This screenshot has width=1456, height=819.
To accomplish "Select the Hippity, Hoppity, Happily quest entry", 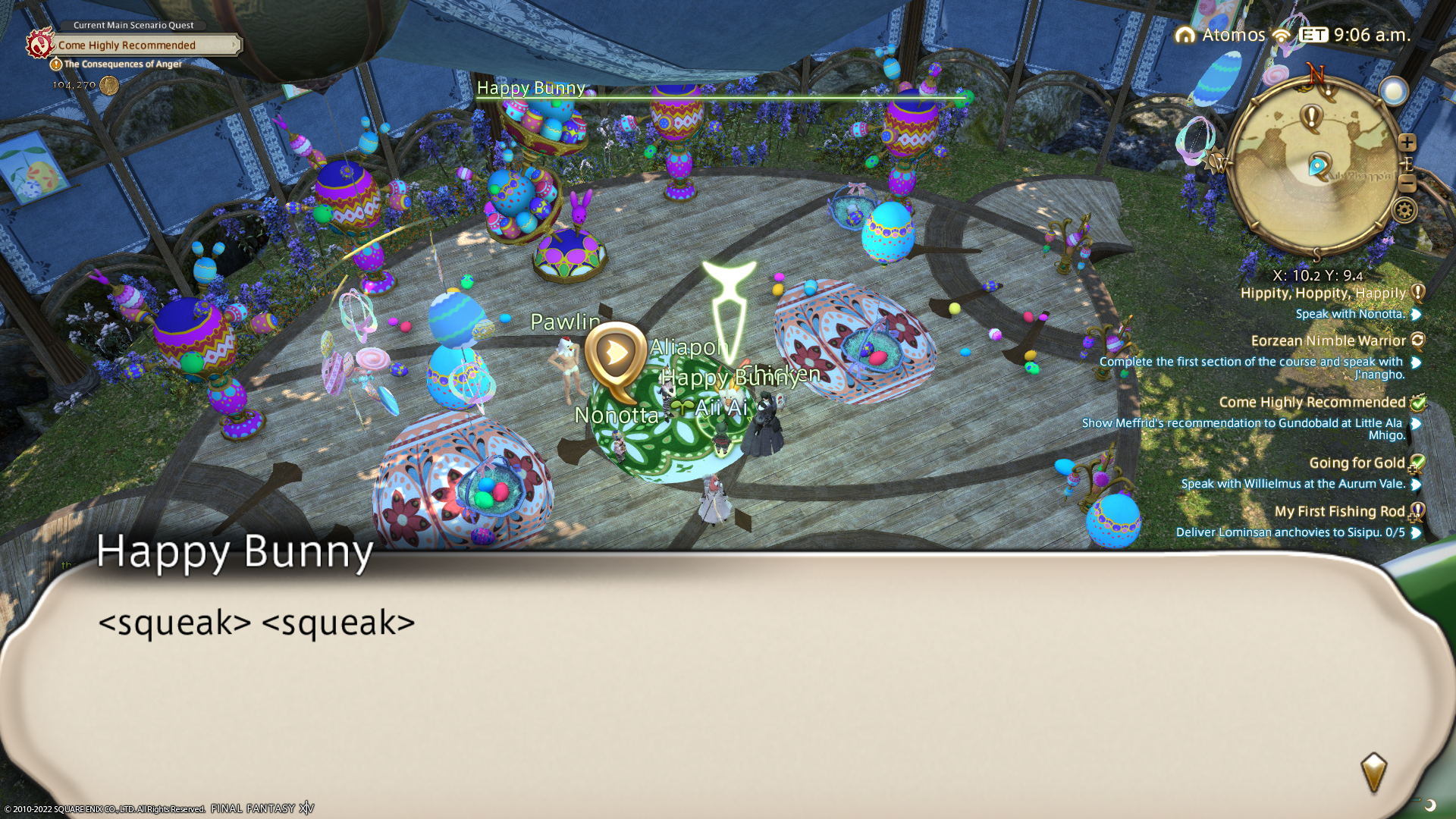I will pos(1323,293).
